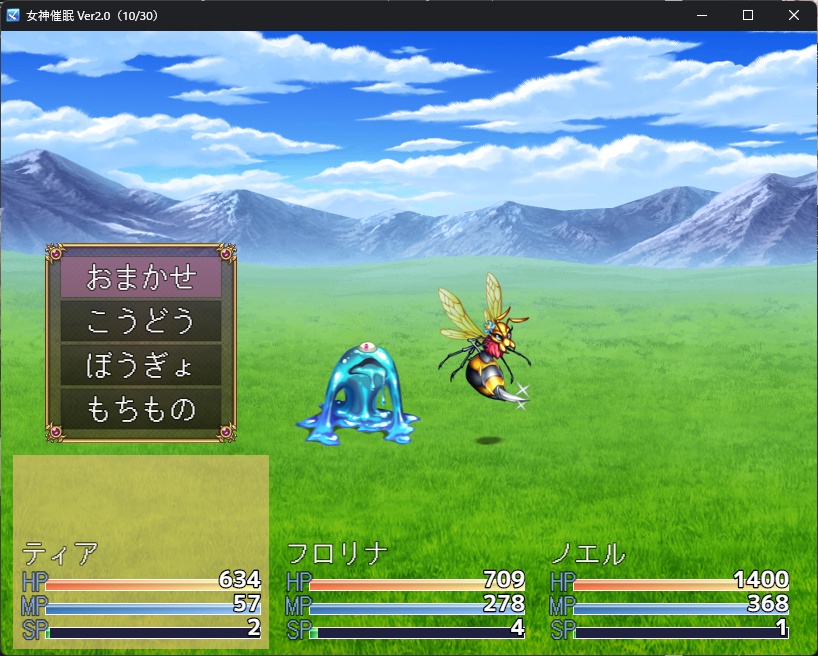Select ティア's party status panel
Viewport: 818px width, 656px height.
click(141, 592)
